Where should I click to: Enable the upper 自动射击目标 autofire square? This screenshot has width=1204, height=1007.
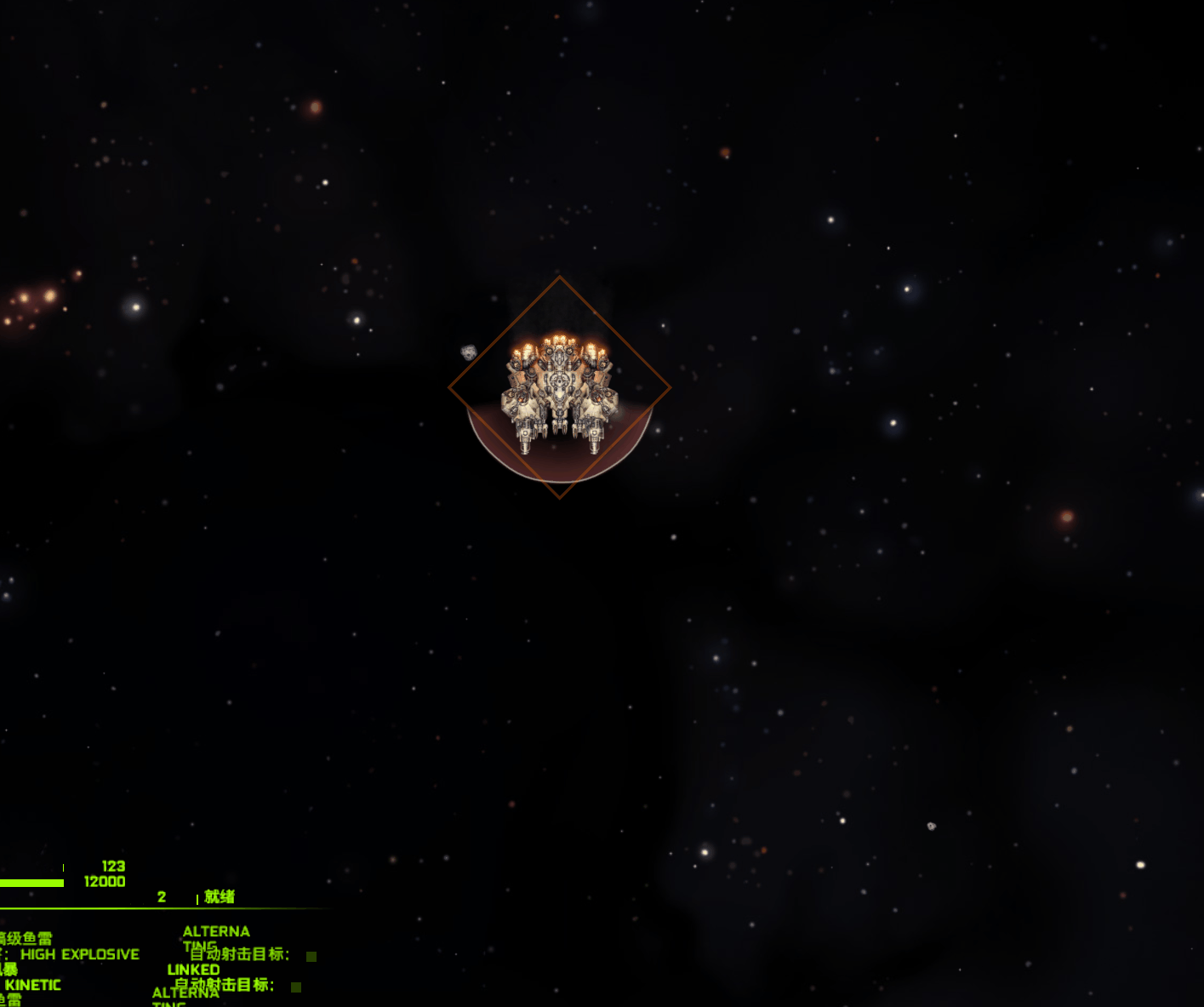(x=311, y=957)
